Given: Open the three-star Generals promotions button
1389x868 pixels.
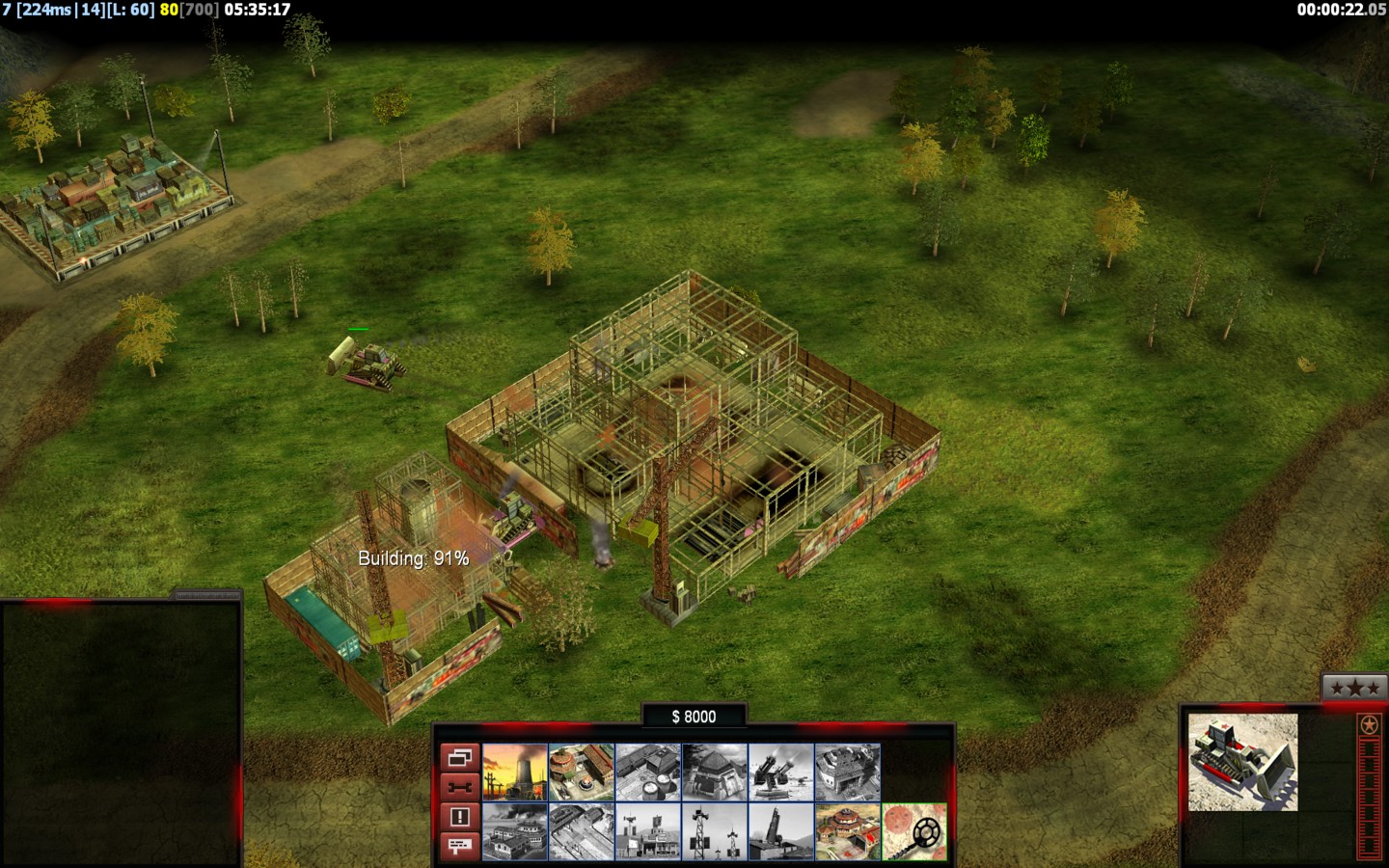Looking at the screenshot, I should (x=1354, y=688).
